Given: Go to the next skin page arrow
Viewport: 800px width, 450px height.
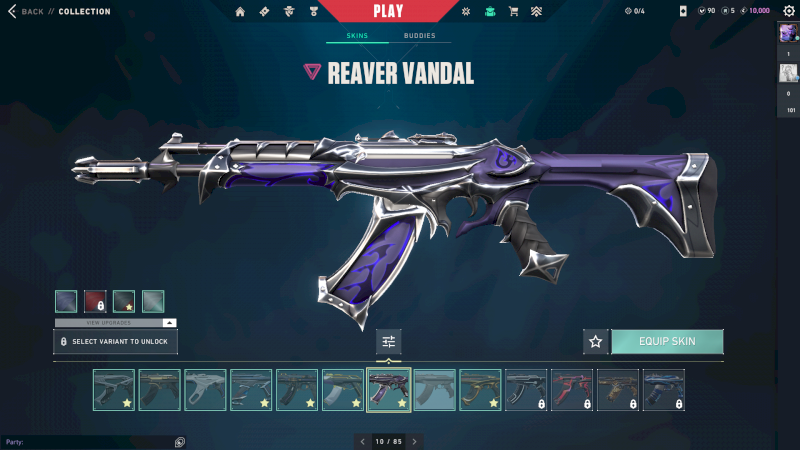Looking at the screenshot, I should coord(414,441).
